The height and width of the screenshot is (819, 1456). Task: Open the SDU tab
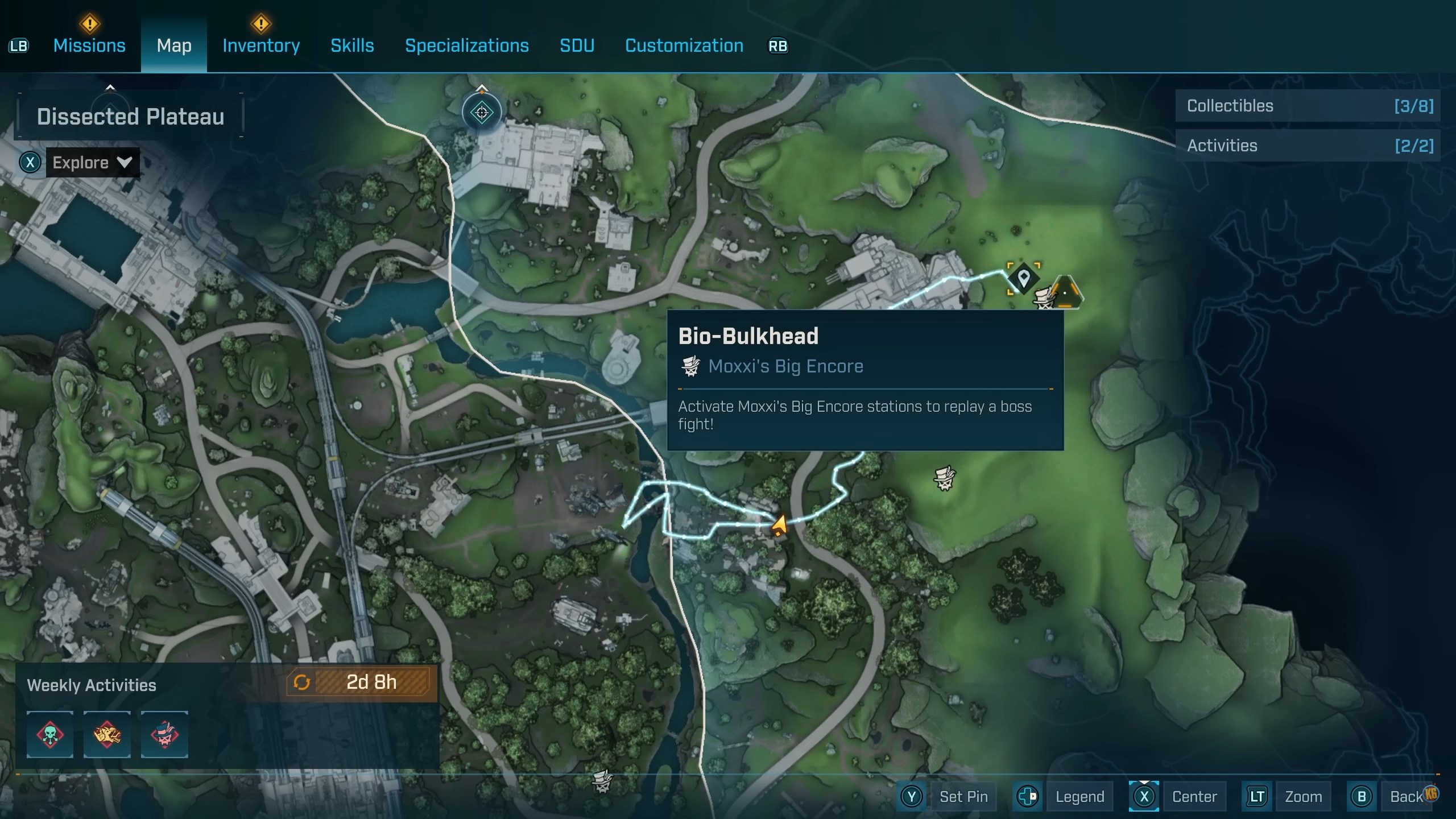tap(577, 45)
